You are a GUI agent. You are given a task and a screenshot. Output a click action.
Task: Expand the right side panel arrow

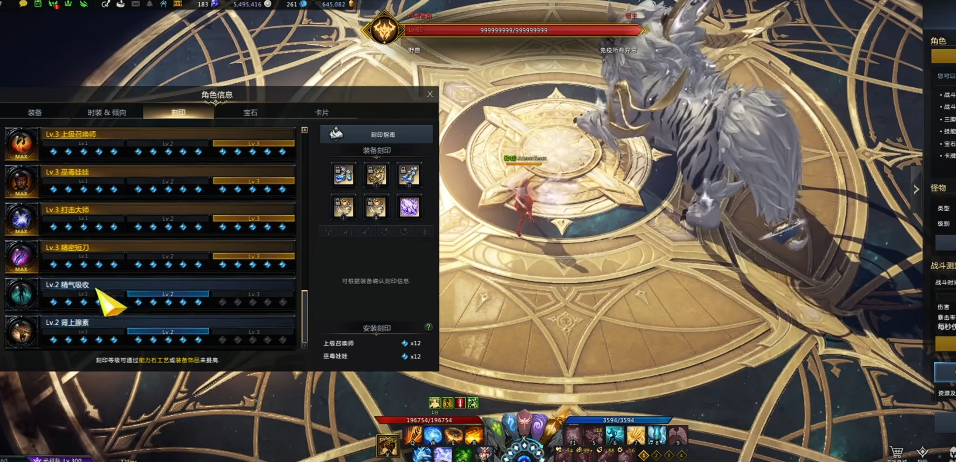tap(916, 190)
